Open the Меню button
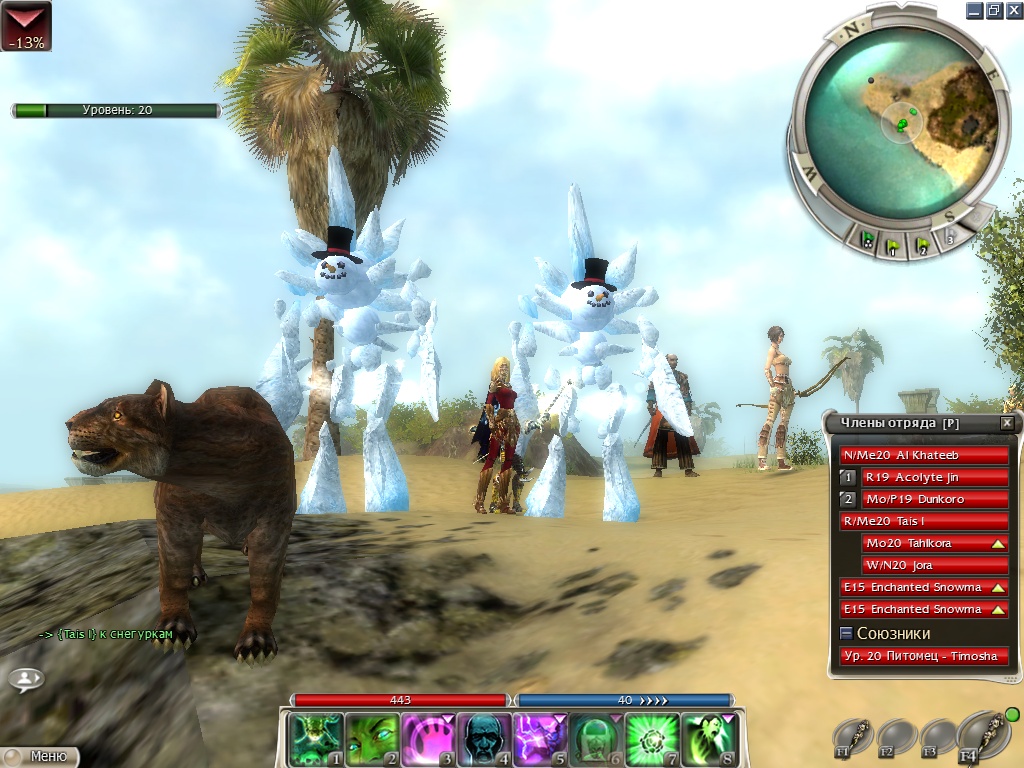The height and width of the screenshot is (768, 1024). [x=40, y=757]
